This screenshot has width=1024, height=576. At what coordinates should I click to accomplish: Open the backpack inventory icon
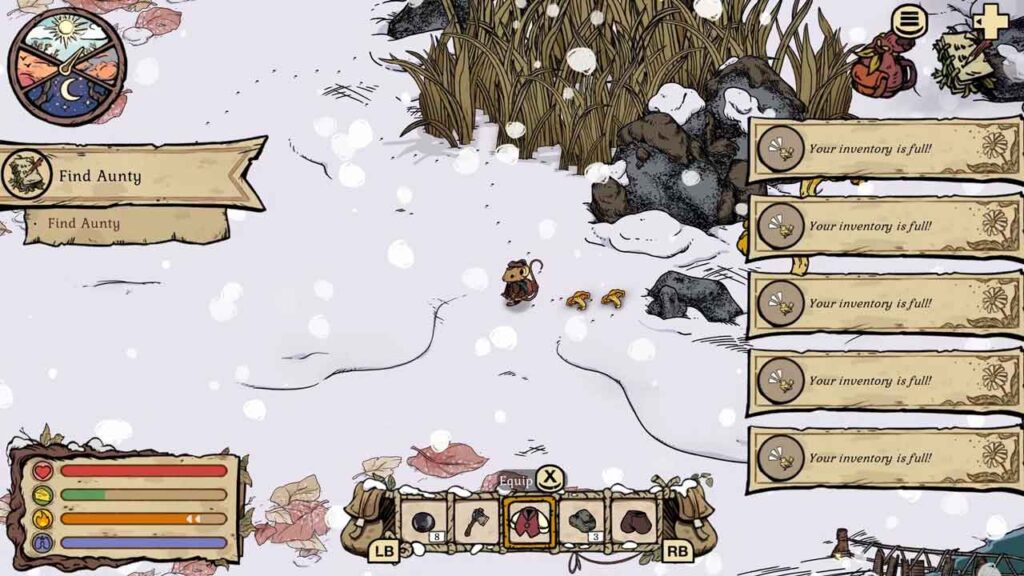pyautogui.click(x=883, y=66)
